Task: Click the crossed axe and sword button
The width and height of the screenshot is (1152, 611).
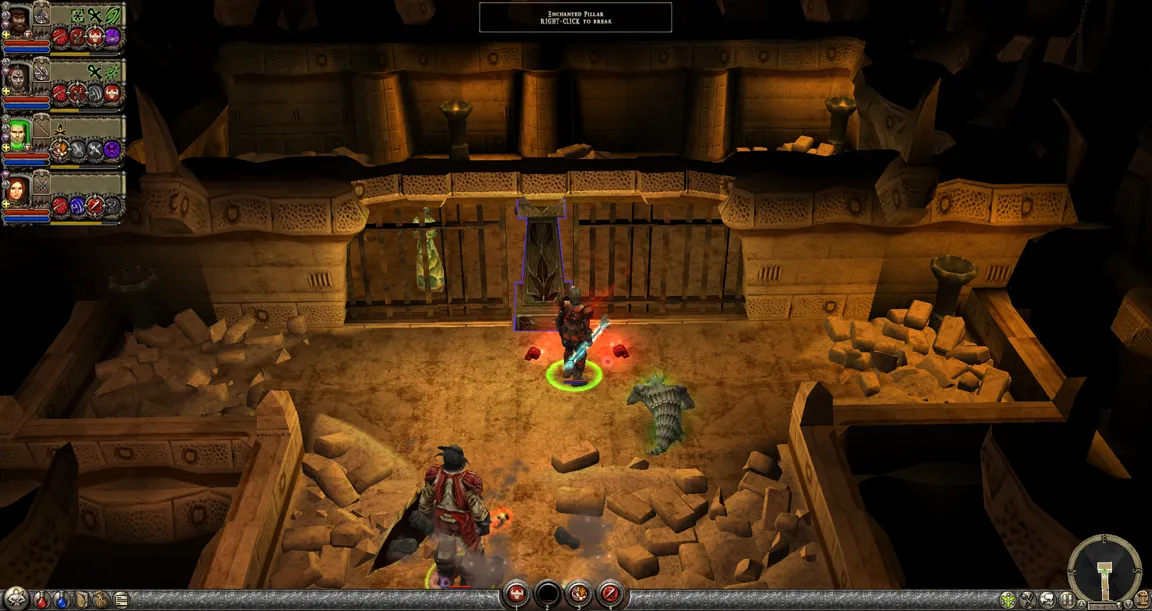Action: click(x=1029, y=601)
